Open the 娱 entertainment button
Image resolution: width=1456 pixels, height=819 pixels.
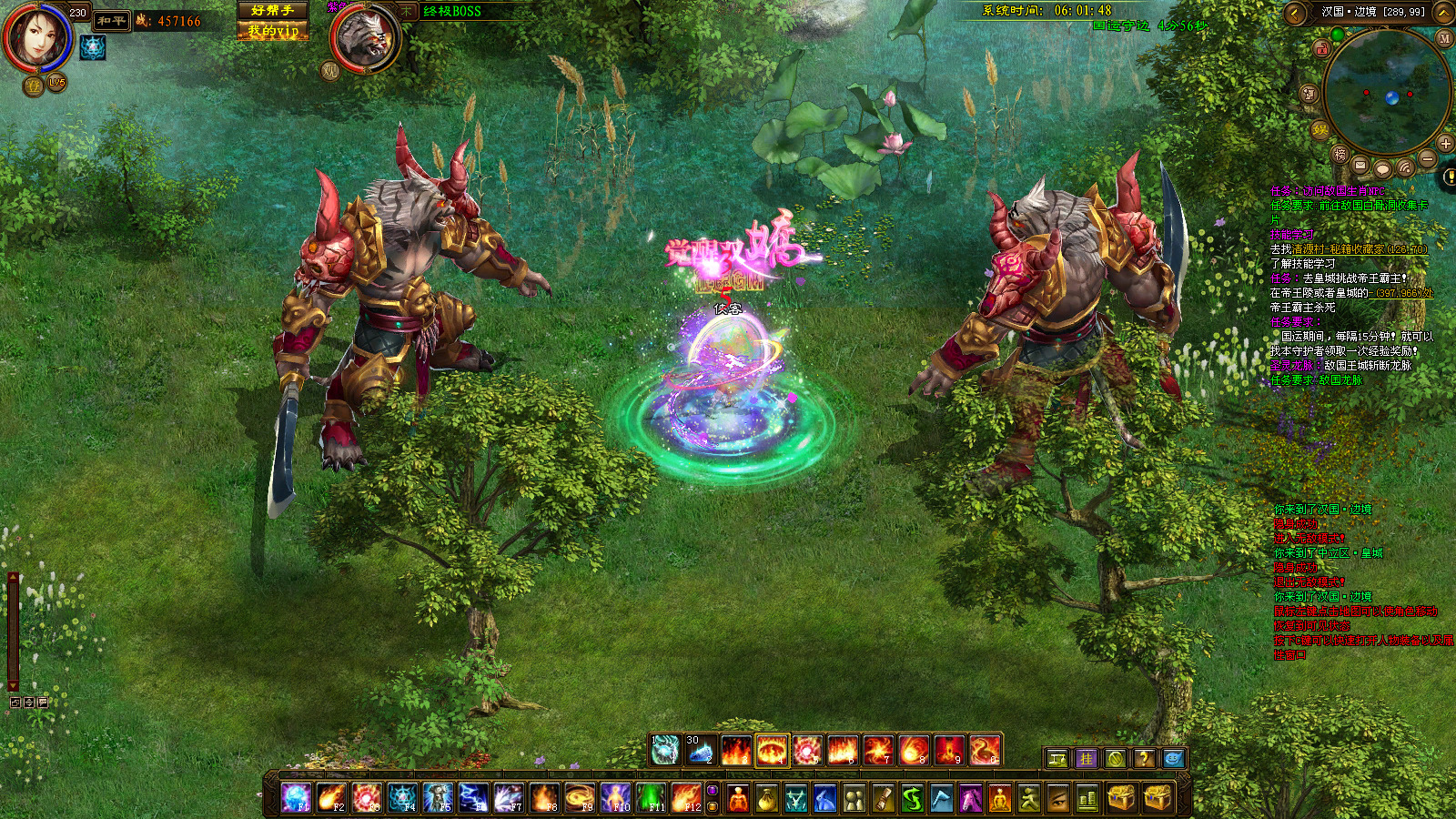pos(1320,129)
